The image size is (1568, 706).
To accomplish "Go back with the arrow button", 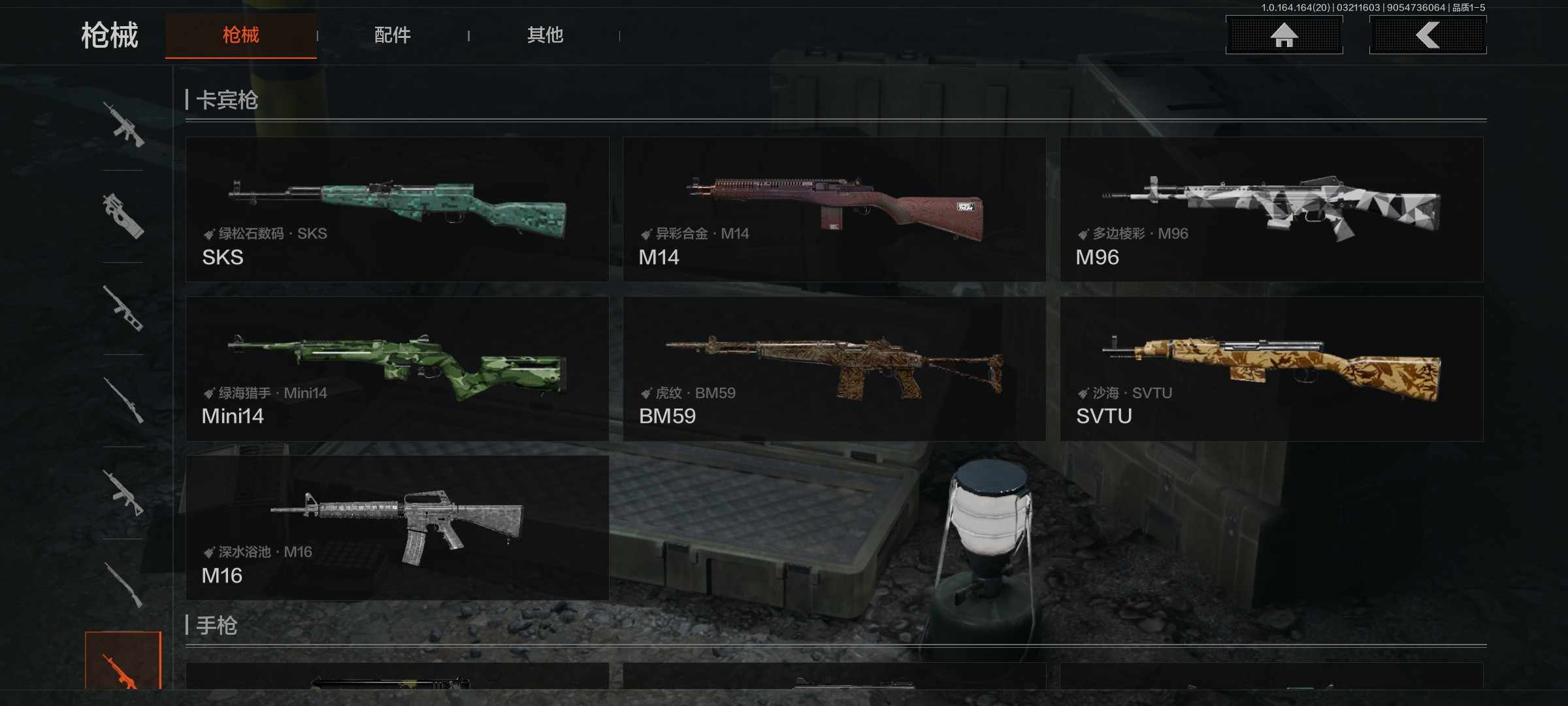I will point(1428,35).
